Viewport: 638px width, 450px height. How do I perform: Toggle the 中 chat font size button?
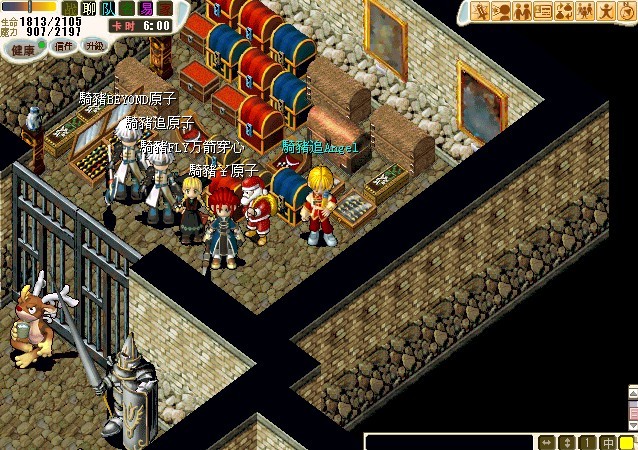pyautogui.click(x=607, y=442)
